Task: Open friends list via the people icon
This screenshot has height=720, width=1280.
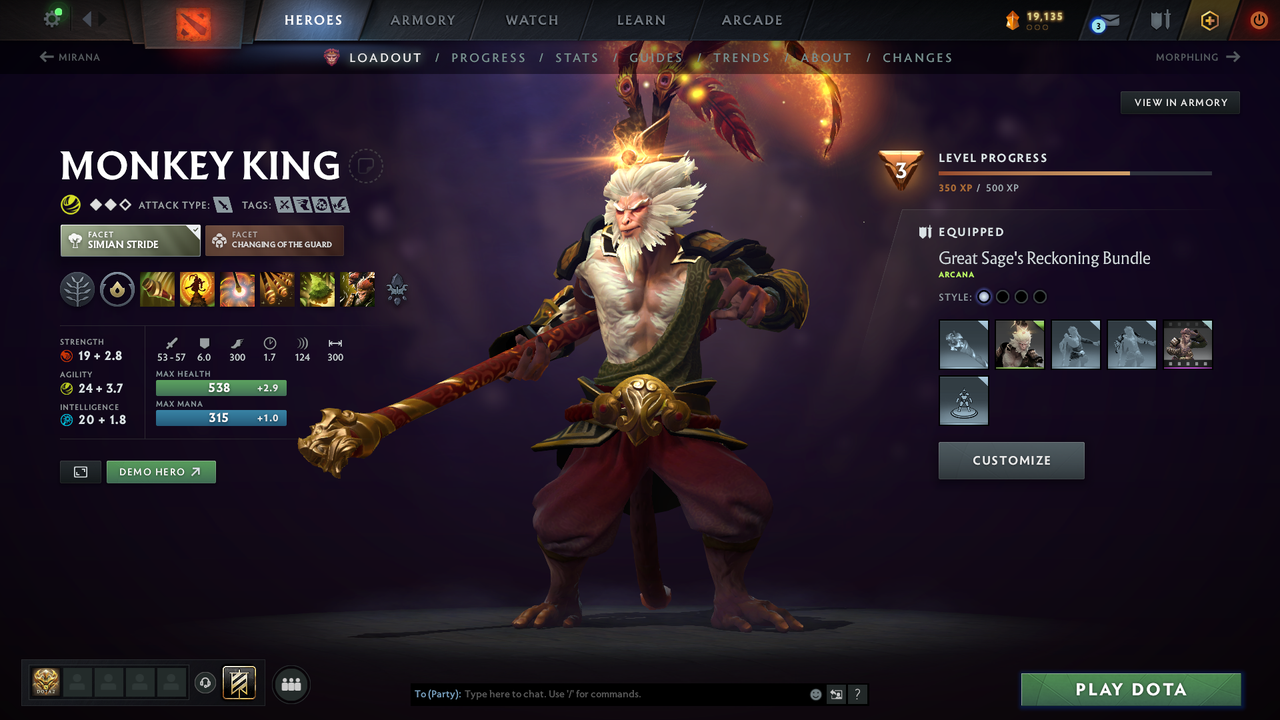Action: 290,683
